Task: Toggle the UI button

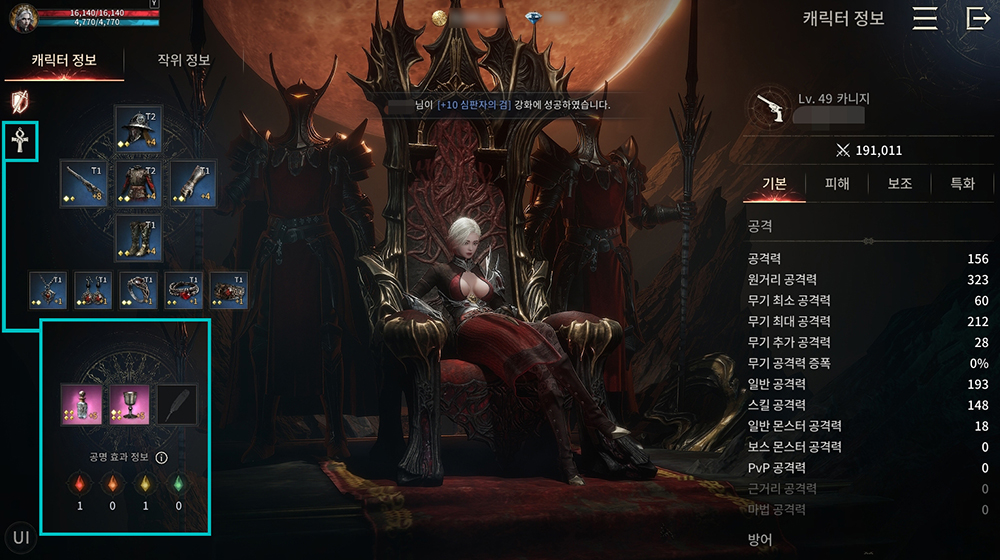Action: tap(21, 538)
